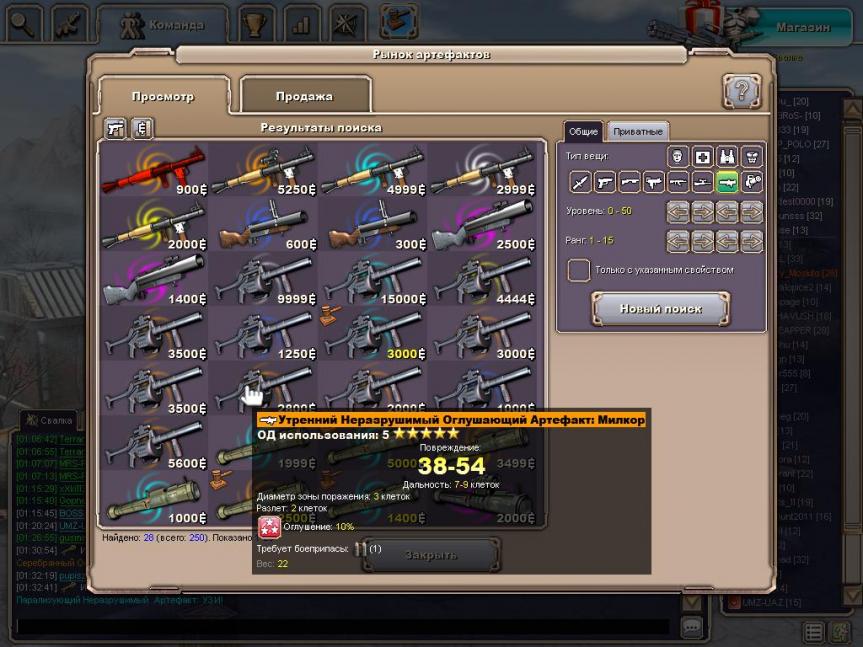
Task: Toggle the Только с указанным свойством checkbox
Action: (579, 270)
